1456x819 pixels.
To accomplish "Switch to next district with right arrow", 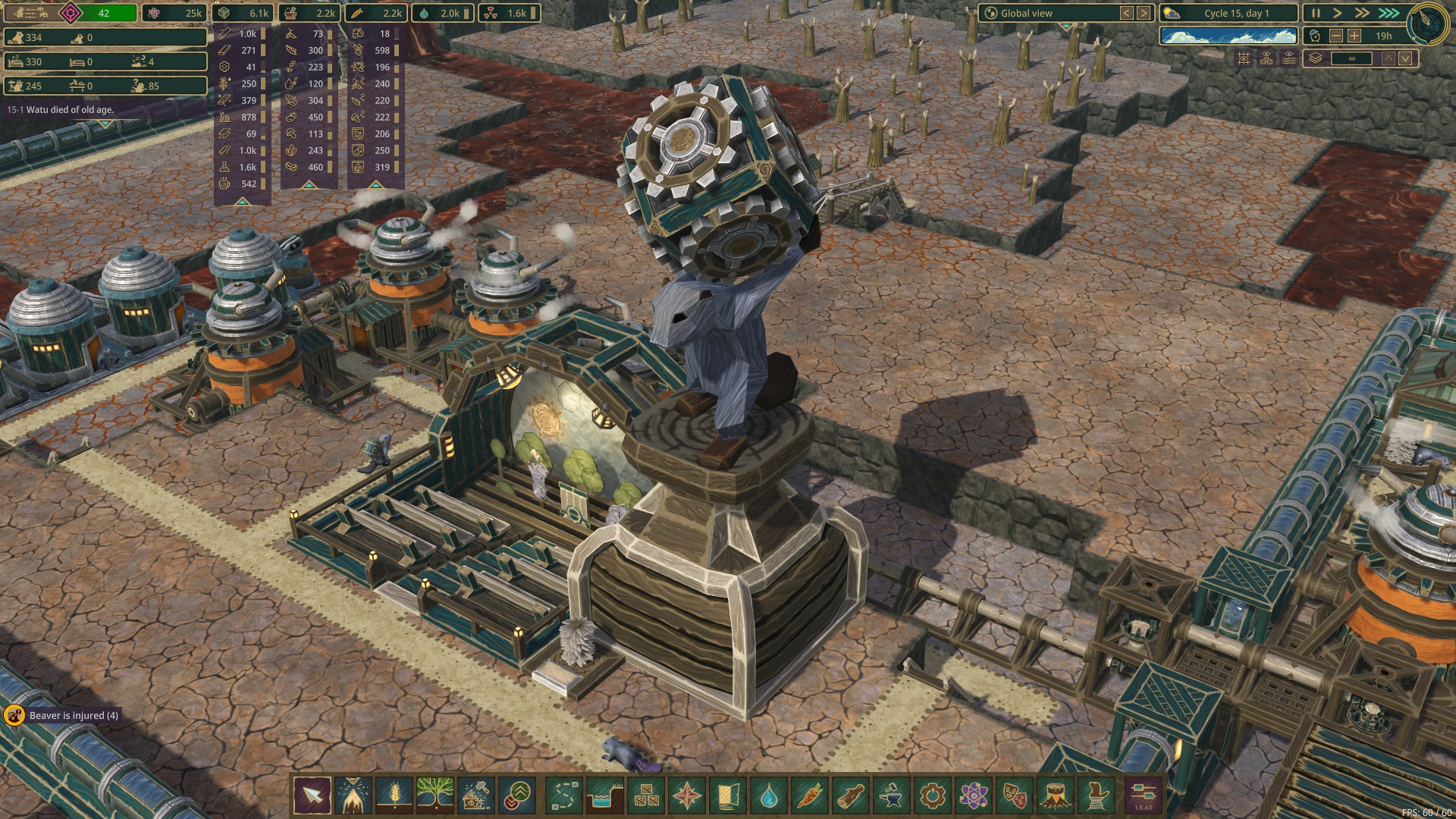I will (x=1144, y=13).
